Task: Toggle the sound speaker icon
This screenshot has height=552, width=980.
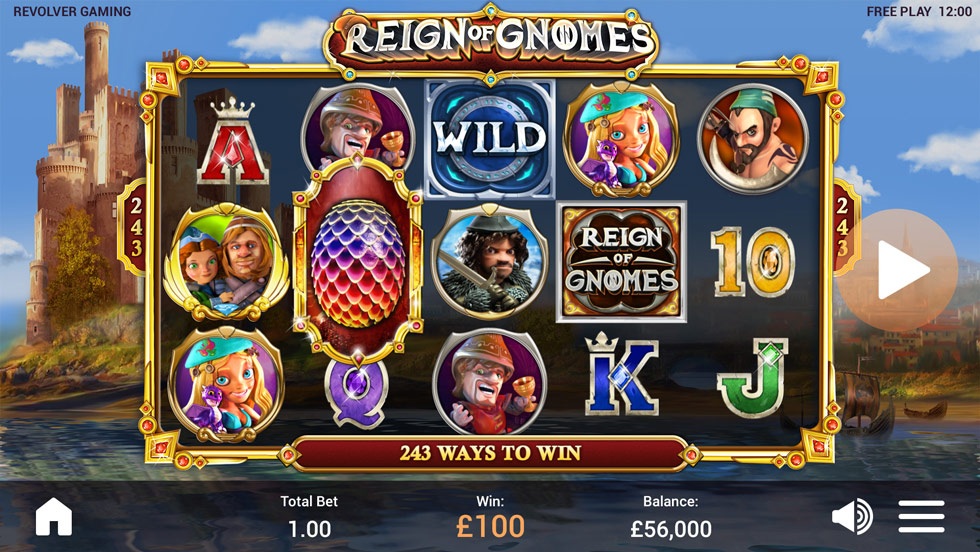Action: tap(851, 516)
